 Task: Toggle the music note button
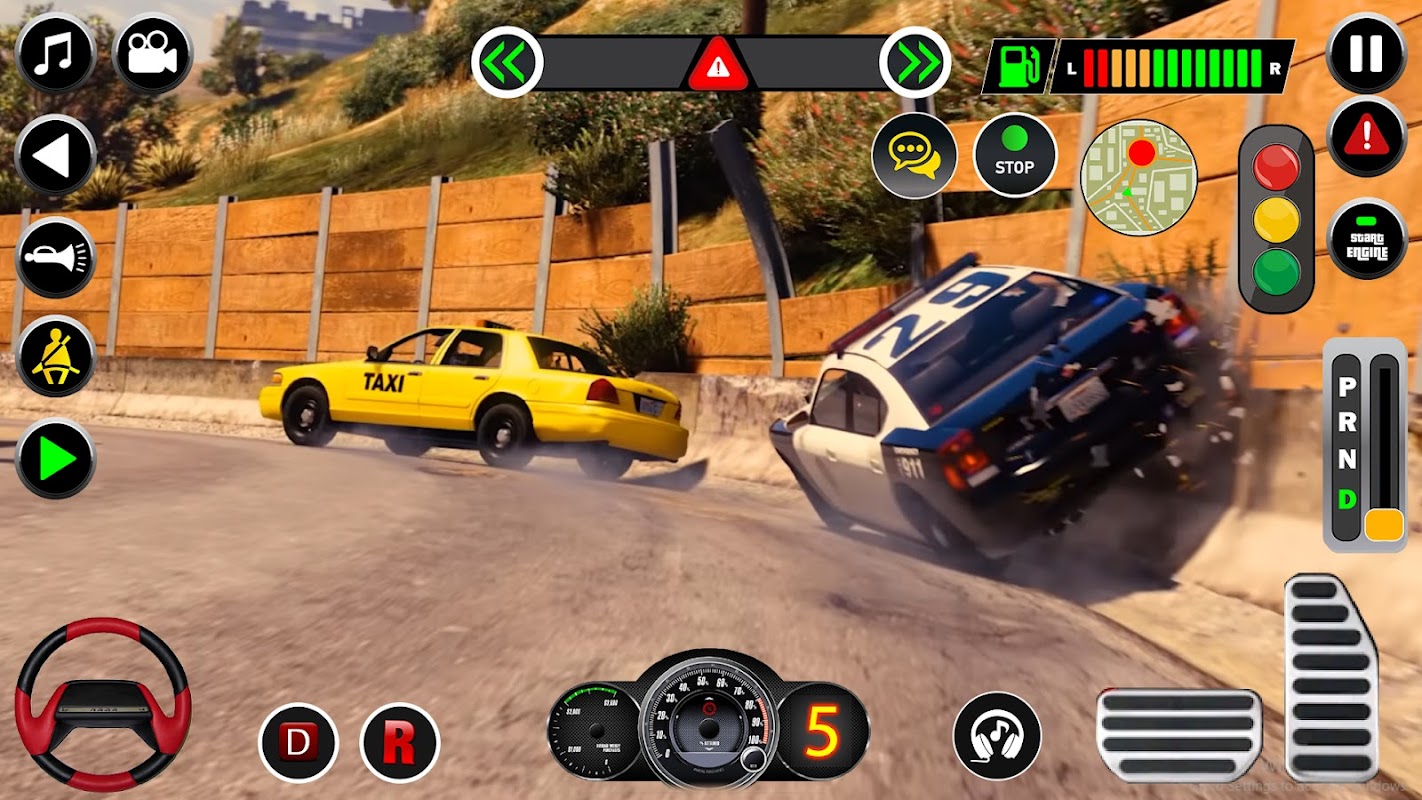tap(56, 52)
